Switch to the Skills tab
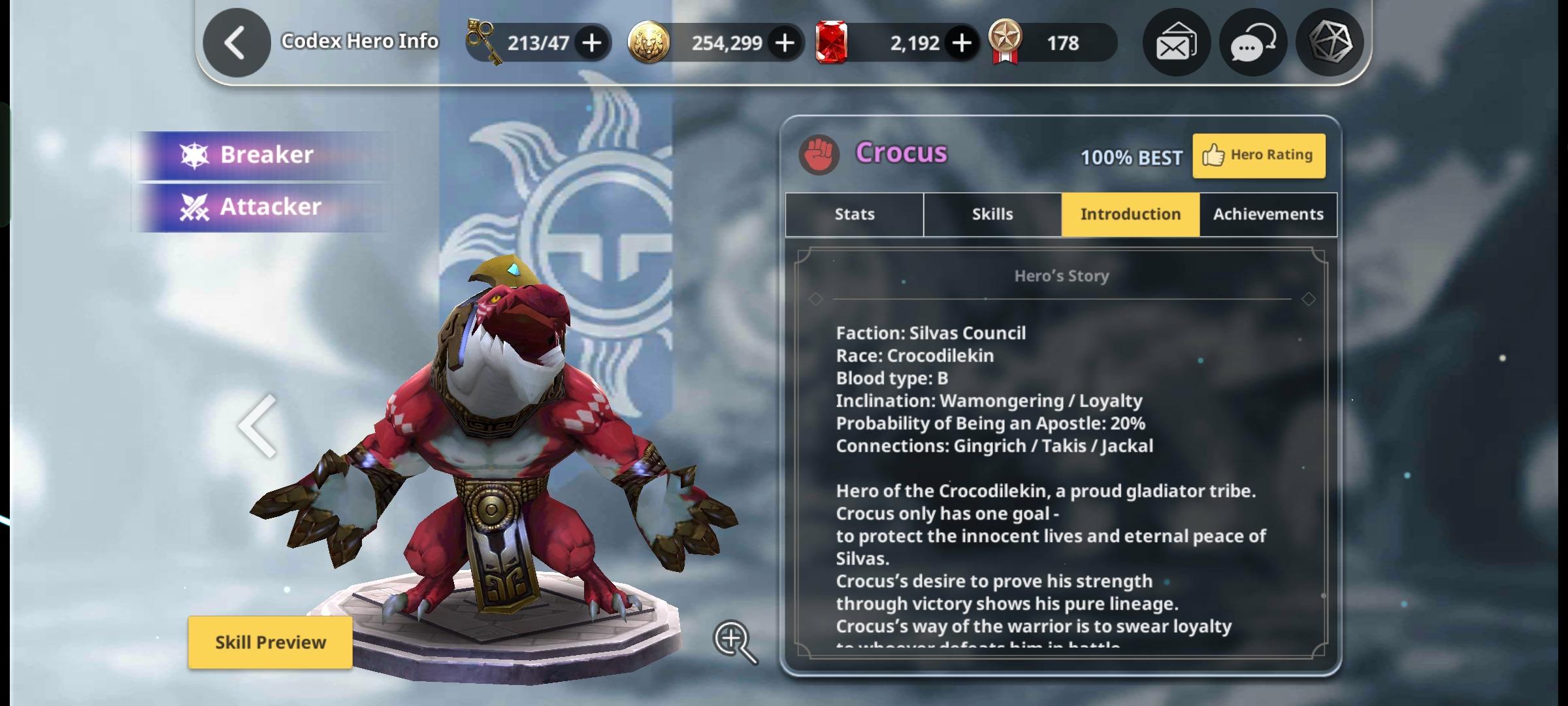Image resolution: width=1568 pixels, height=706 pixels. 992,214
